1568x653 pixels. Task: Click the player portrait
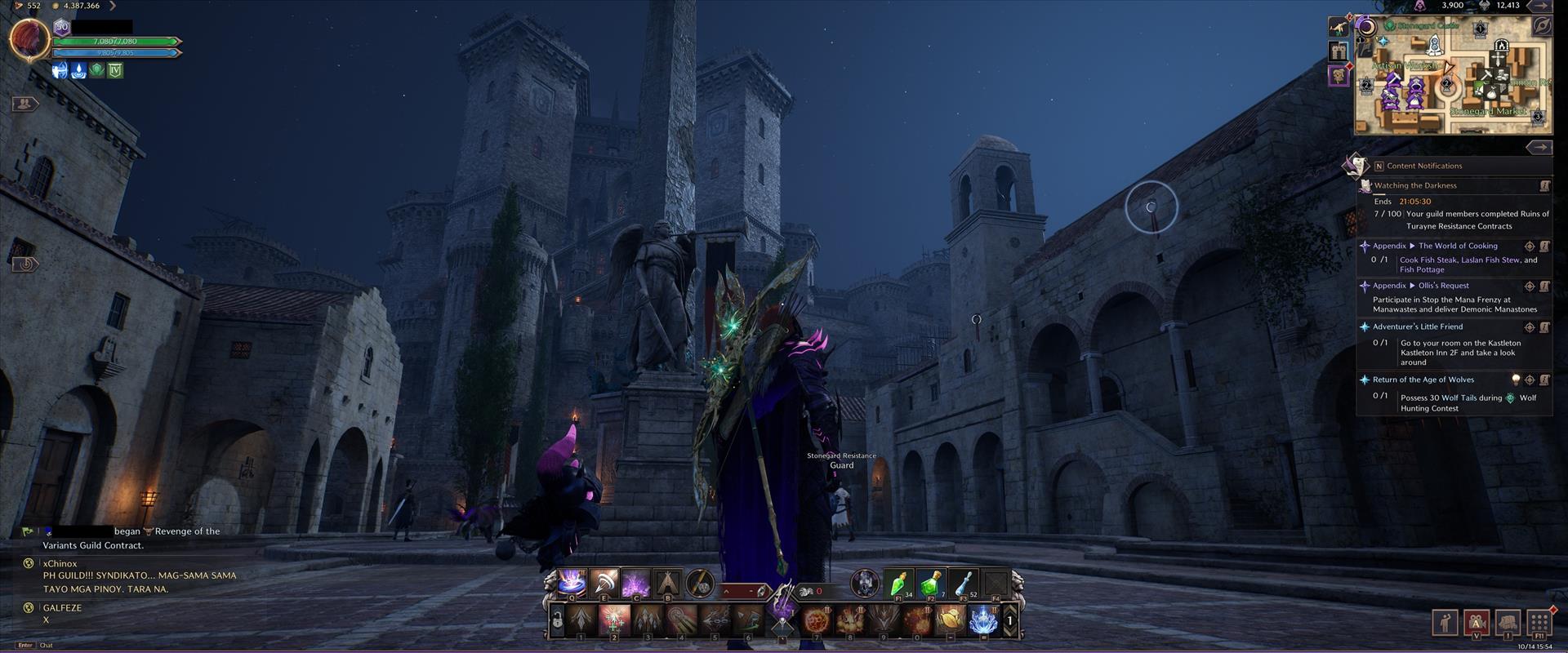[29, 38]
